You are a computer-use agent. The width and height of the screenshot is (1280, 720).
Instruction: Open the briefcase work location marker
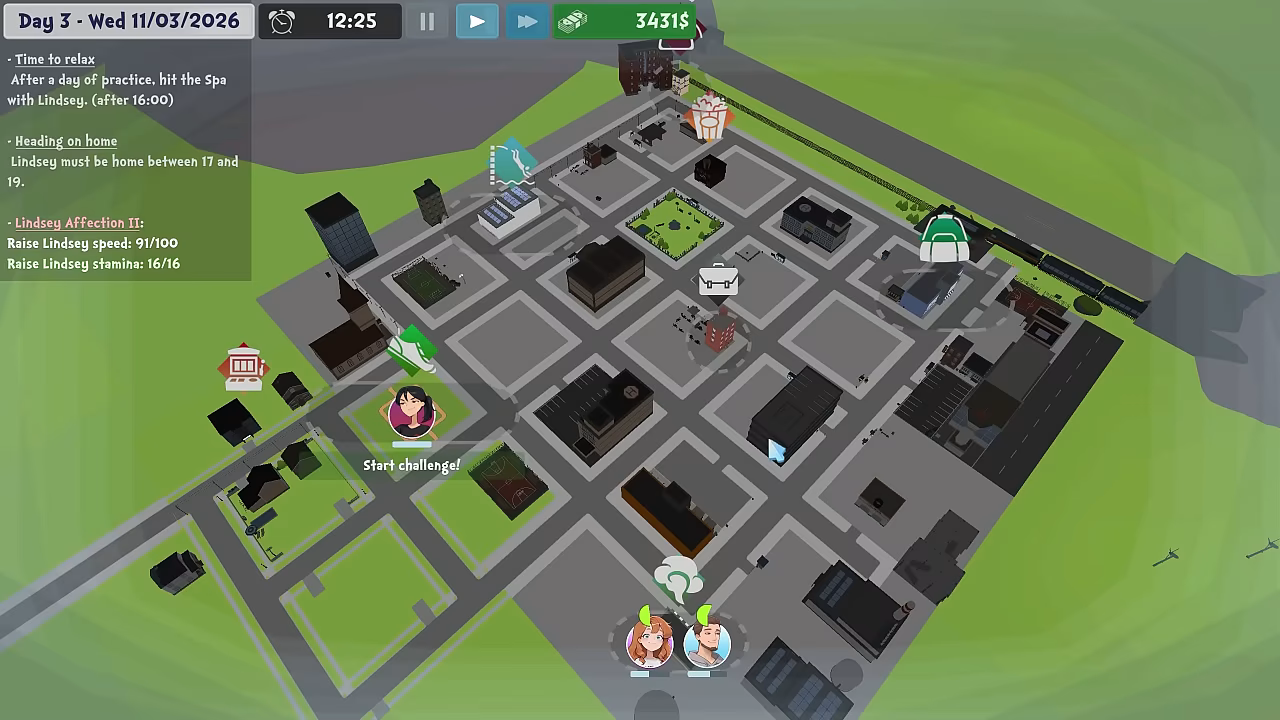[718, 280]
